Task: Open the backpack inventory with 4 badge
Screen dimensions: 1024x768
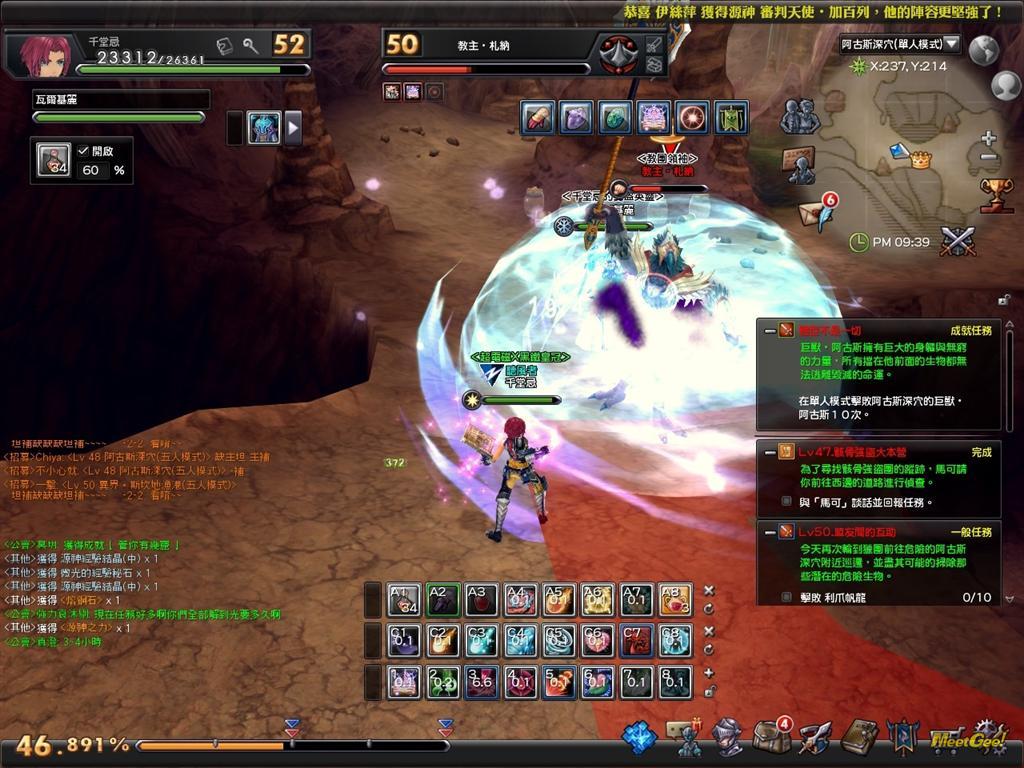Action: (x=771, y=736)
